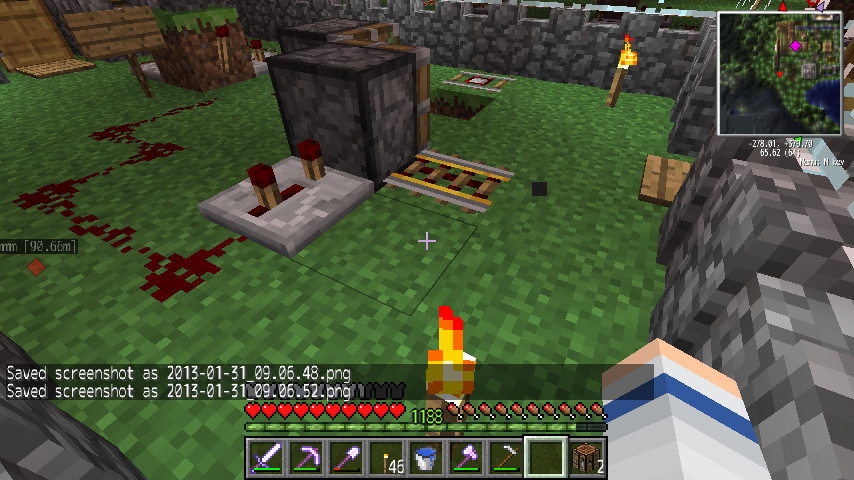Choose the hoe in the hotbar

[x=506, y=458]
